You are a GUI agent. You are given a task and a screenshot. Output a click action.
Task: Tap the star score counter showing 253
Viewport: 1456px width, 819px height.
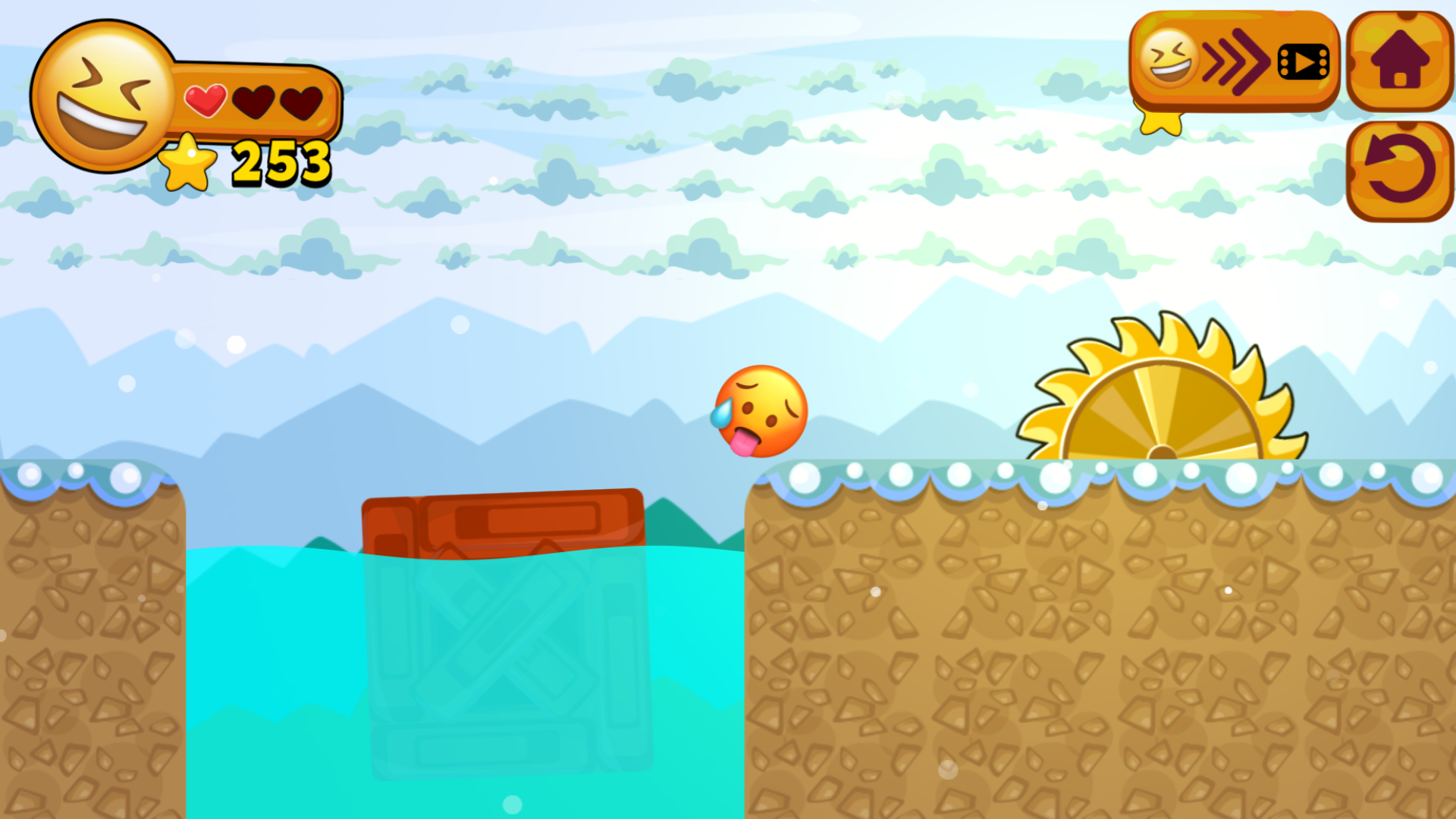click(281, 162)
